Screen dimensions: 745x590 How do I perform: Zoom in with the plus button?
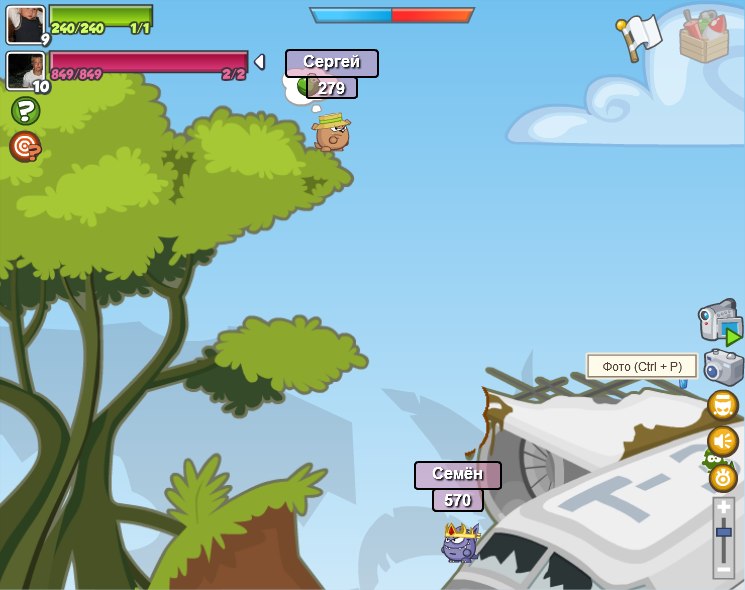coord(723,508)
